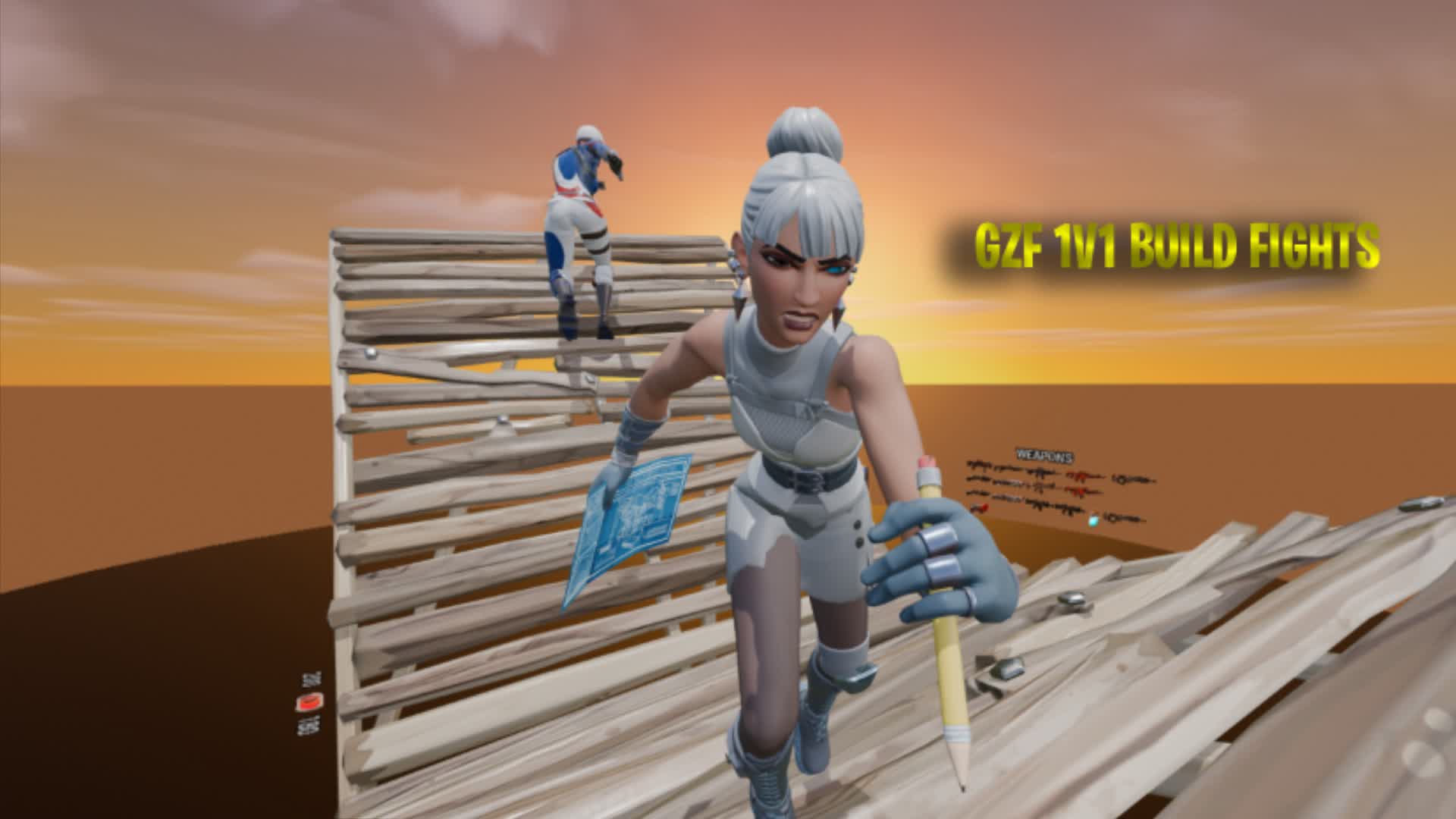Viewport: 1456px width, 819px height.
Task: Click the 200 counter under the red button
Action: point(309,727)
